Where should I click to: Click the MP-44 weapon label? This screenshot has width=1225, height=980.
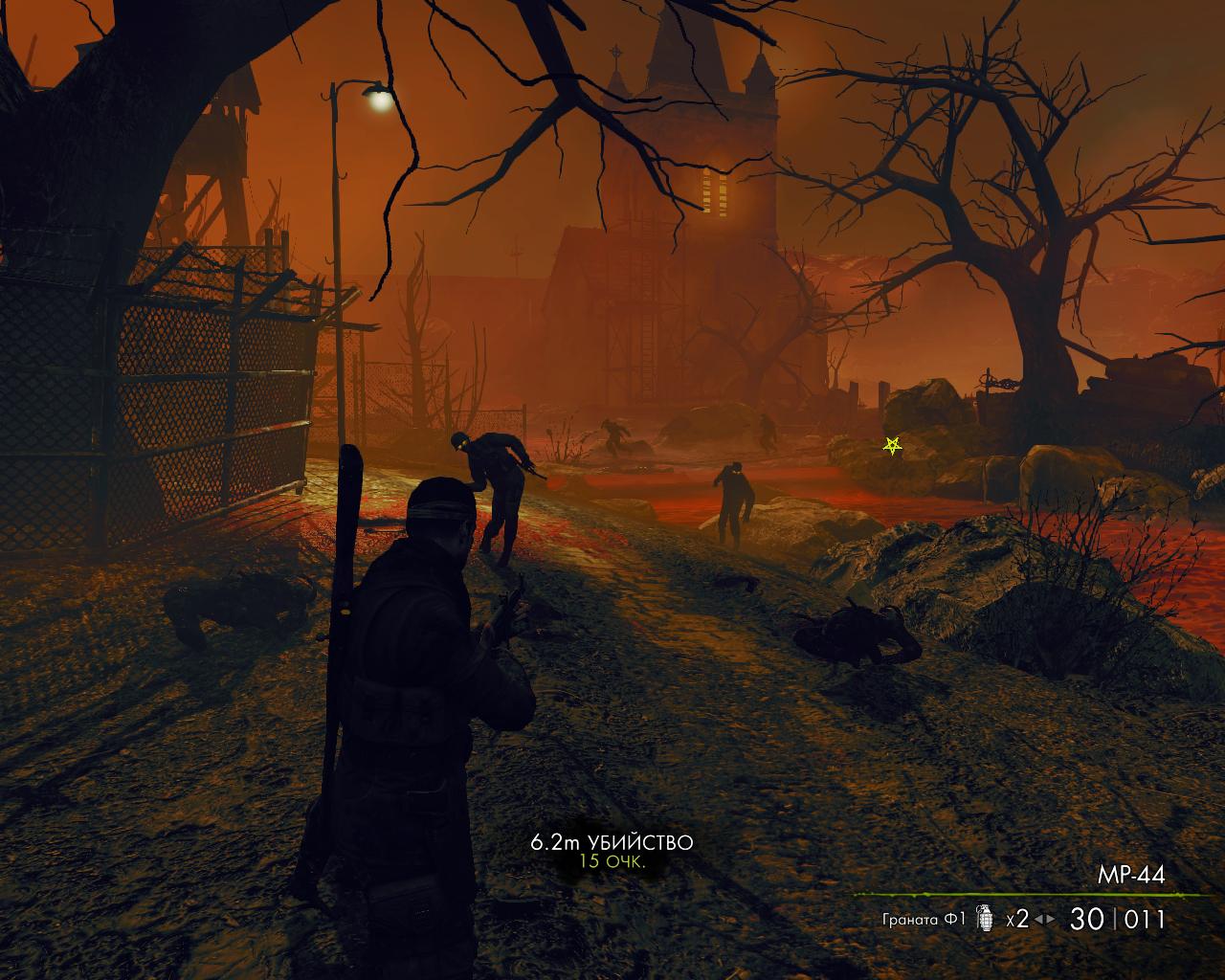(1131, 875)
